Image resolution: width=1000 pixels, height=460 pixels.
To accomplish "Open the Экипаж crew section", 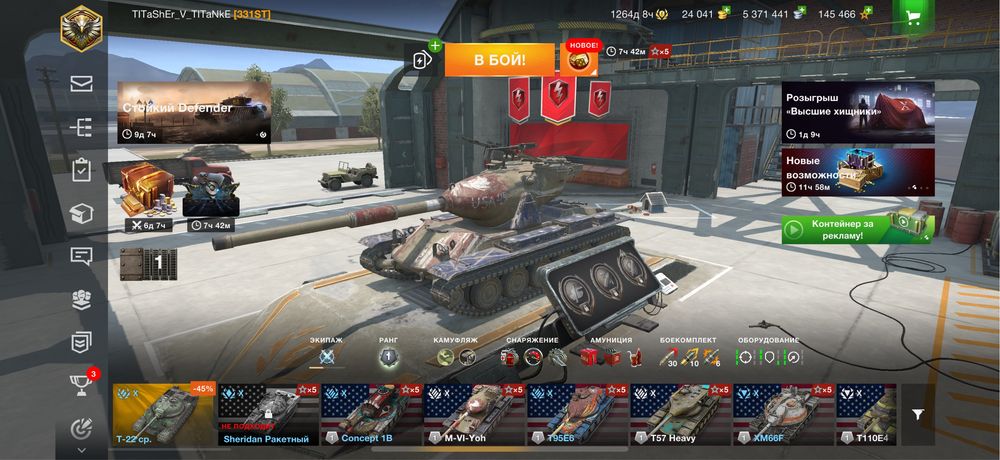I will click(326, 356).
